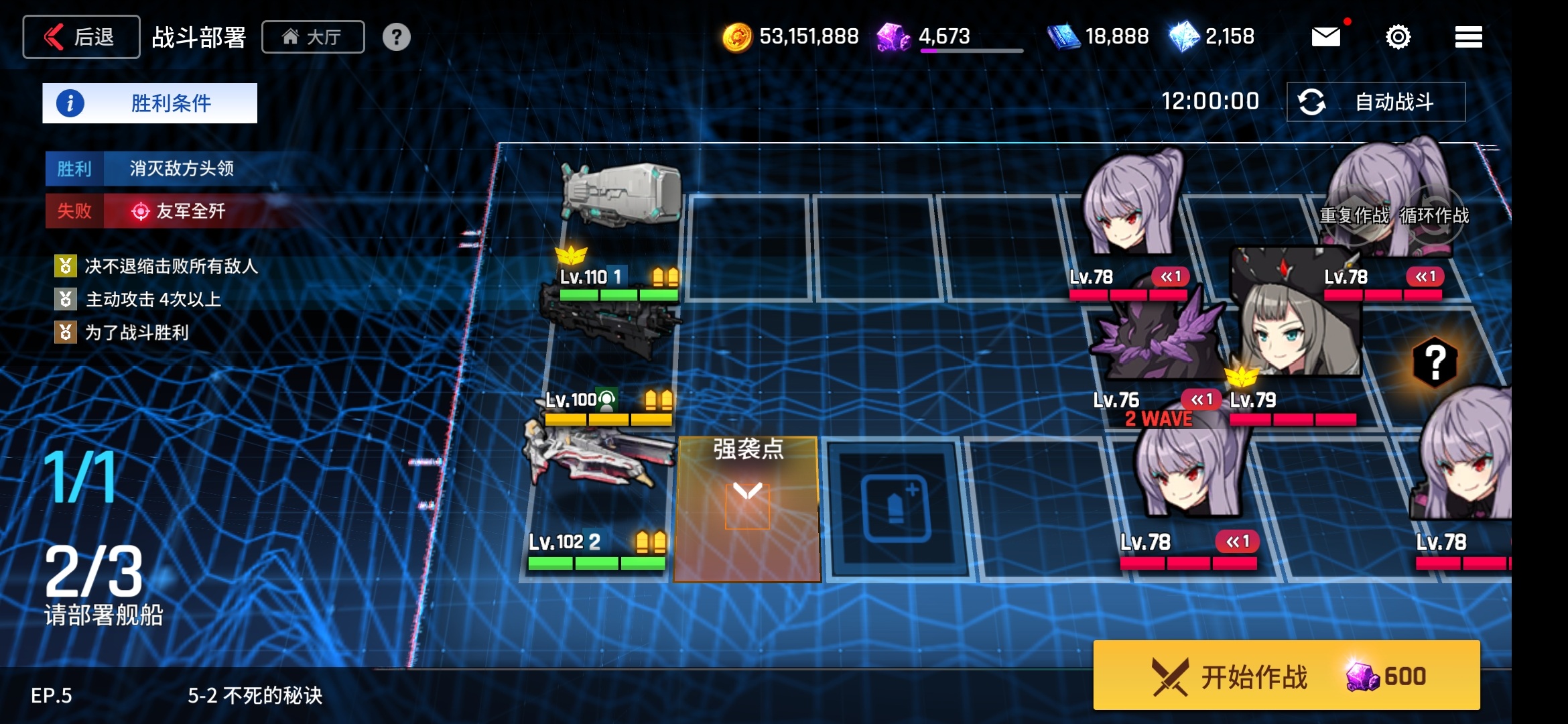Click the gold coin currency icon
Viewport: 1568px width, 724px height.
coord(736,37)
